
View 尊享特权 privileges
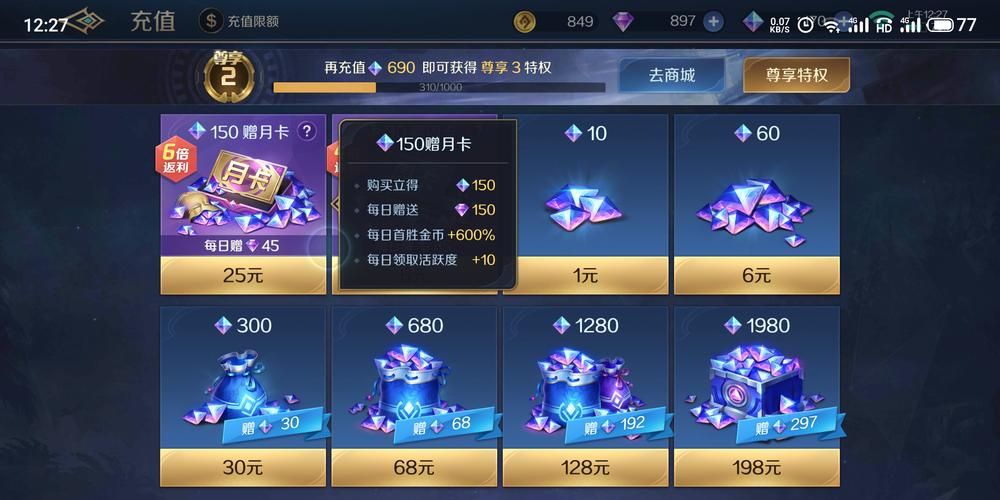click(796, 75)
